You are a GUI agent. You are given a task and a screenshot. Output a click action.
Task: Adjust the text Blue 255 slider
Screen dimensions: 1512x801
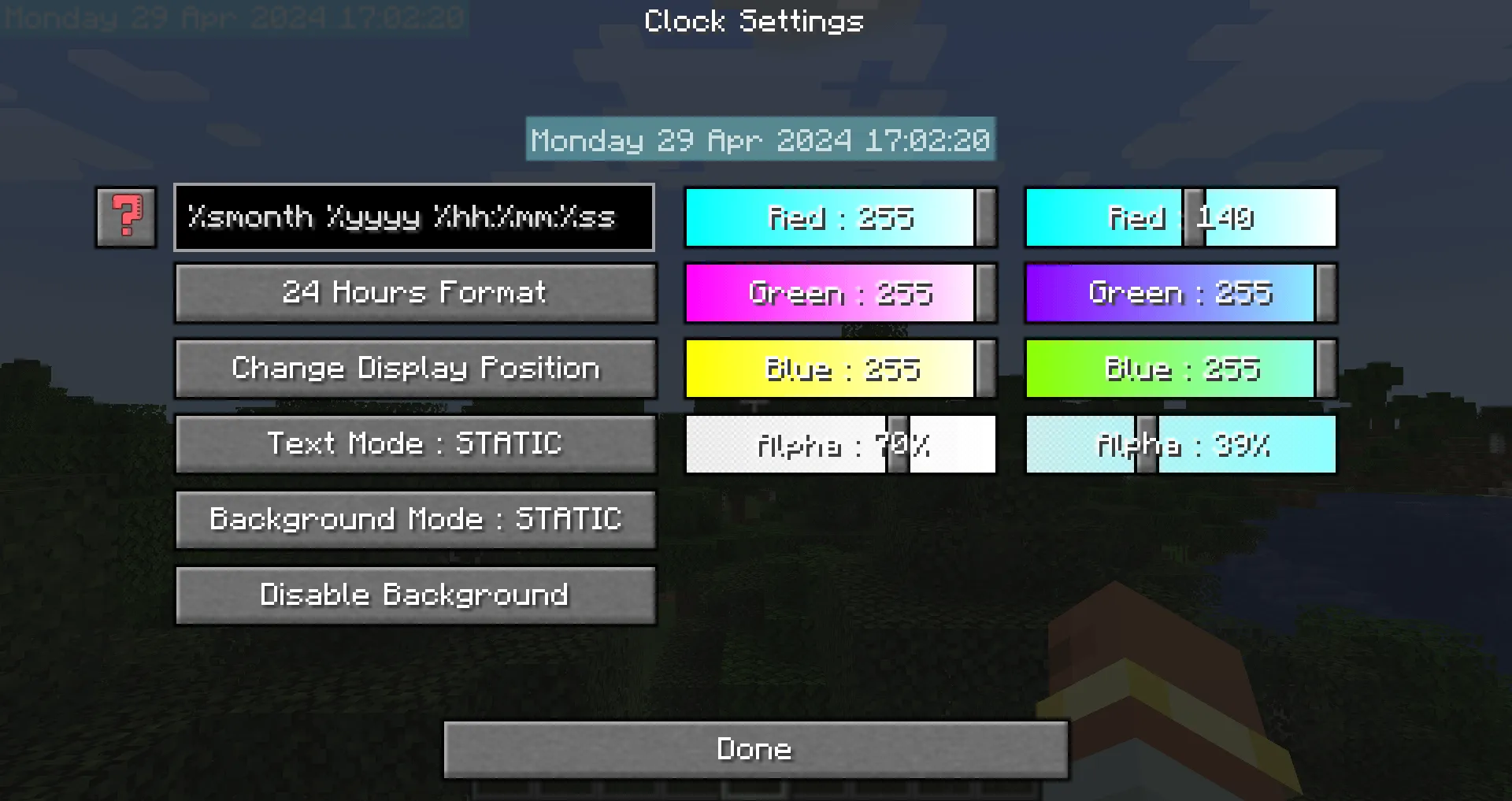[839, 369]
